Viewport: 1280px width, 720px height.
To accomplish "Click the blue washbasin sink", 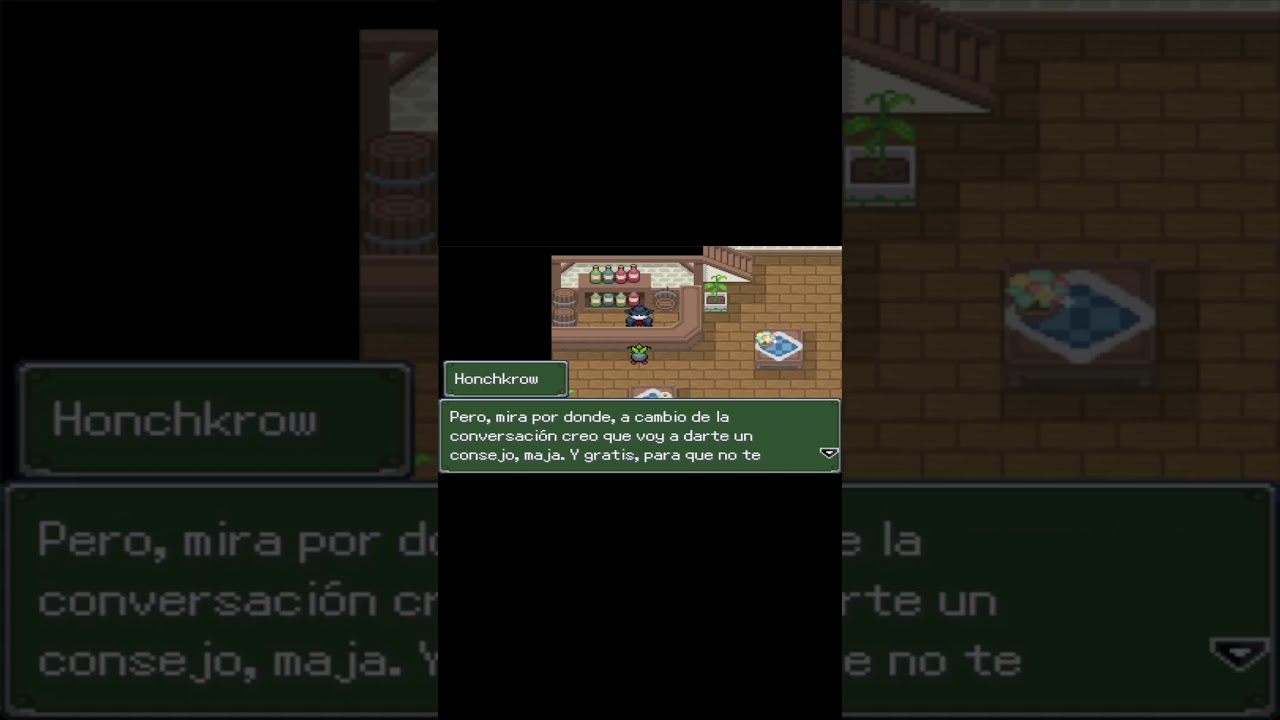I will (x=653, y=392).
